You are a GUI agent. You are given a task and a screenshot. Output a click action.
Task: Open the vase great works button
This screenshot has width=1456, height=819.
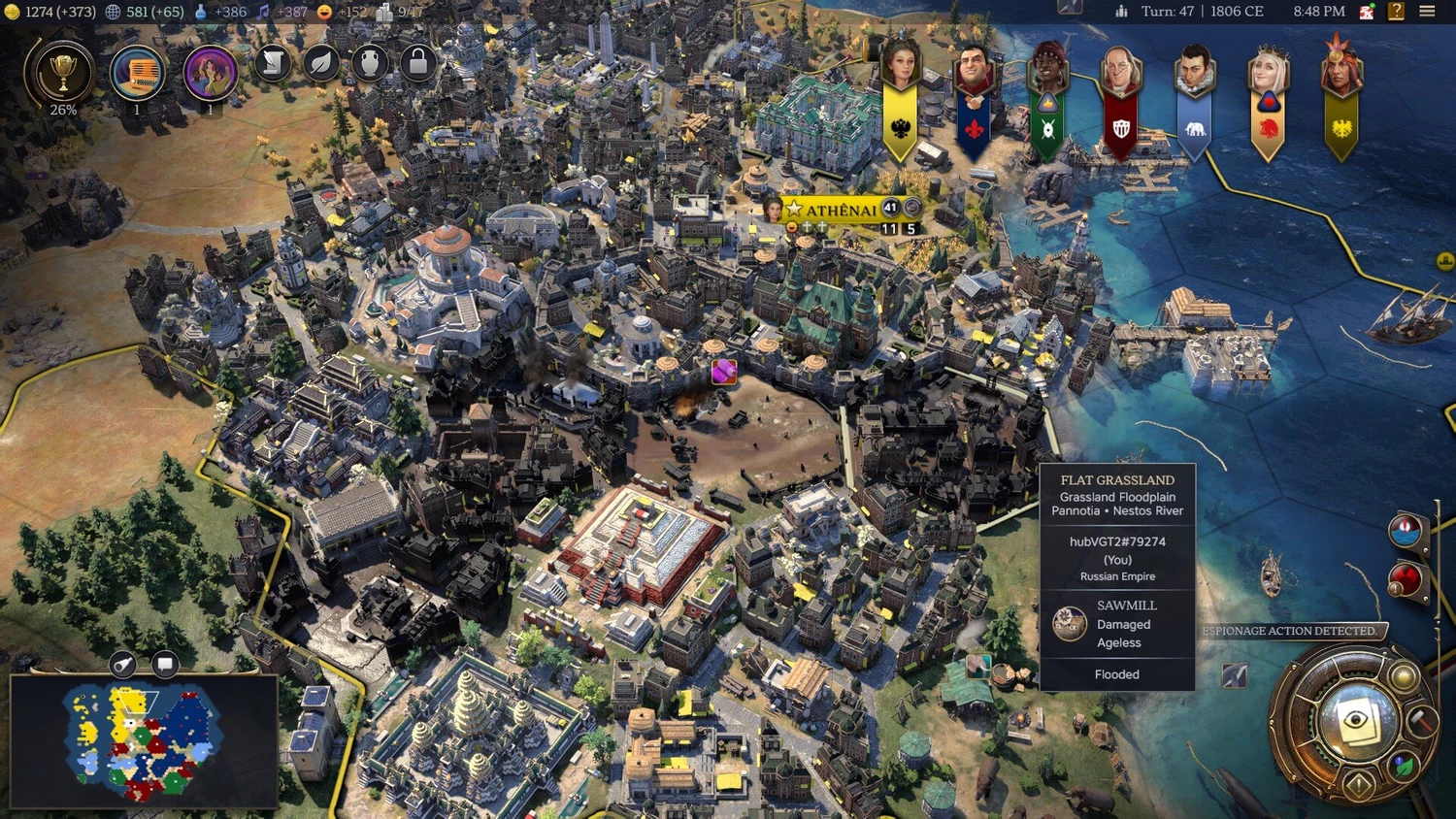370,63
